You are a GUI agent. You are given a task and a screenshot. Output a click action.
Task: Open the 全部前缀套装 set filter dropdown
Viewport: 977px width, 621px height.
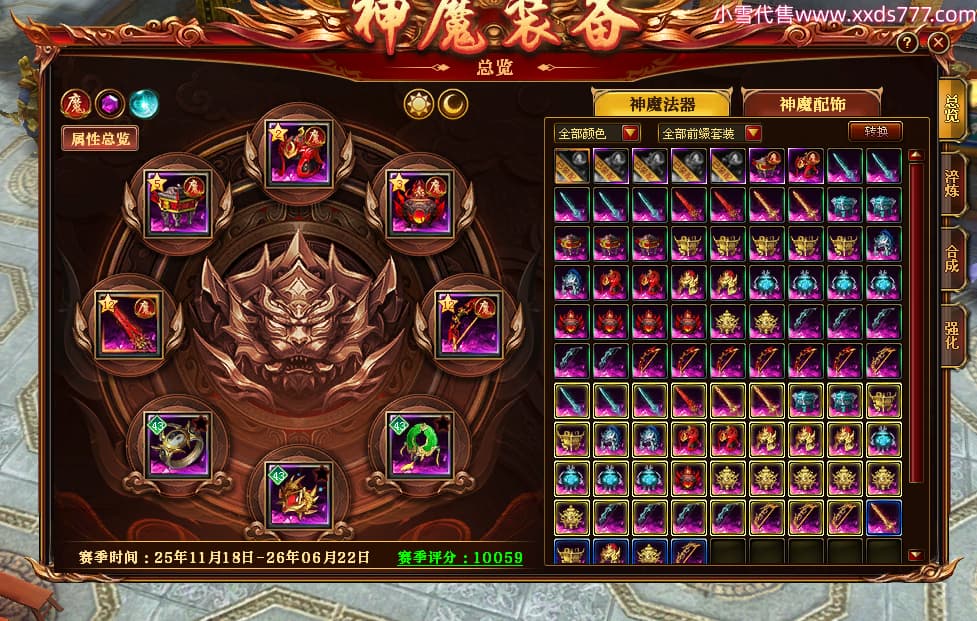710,133
